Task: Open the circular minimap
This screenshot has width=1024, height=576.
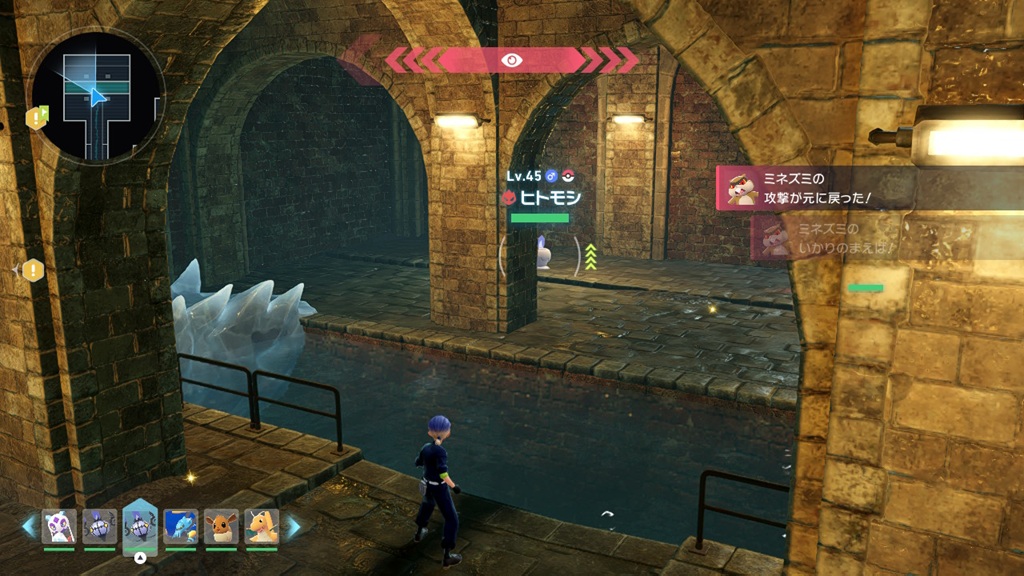Action: (96, 97)
